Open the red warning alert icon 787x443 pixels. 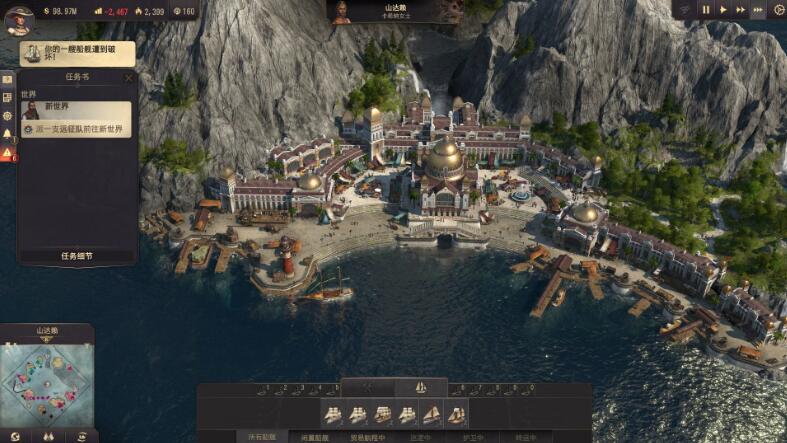[7, 153]
